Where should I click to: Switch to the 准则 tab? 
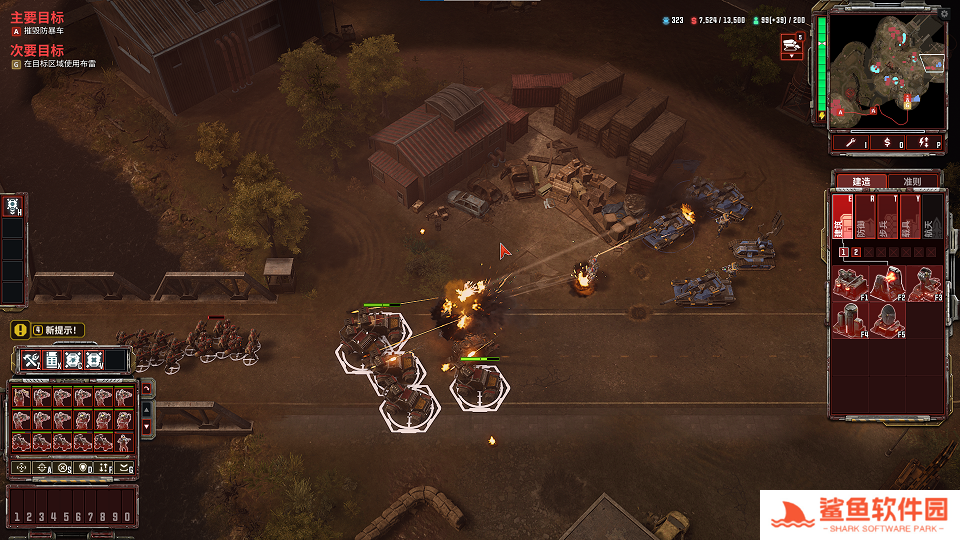(x=912, y=182)
